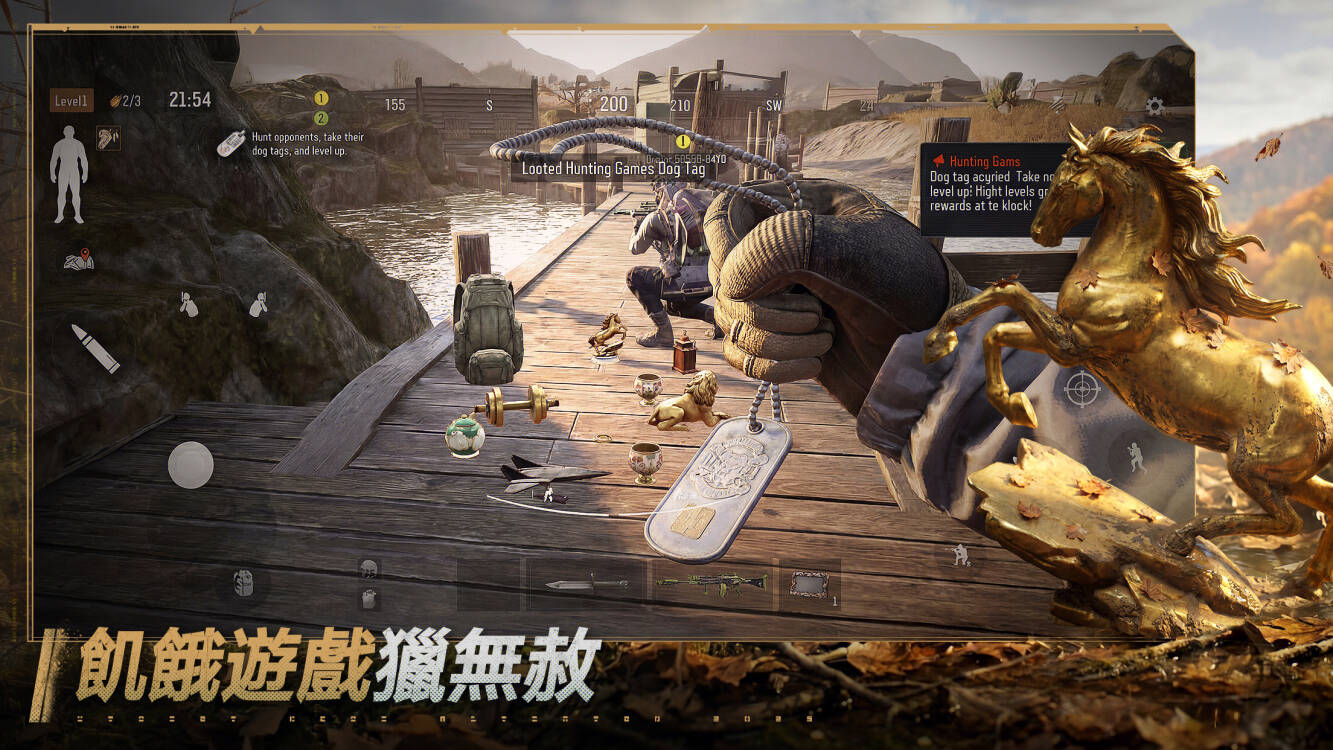Tap the claw weapon icon beside the Level1 badge

coord(107,140)
